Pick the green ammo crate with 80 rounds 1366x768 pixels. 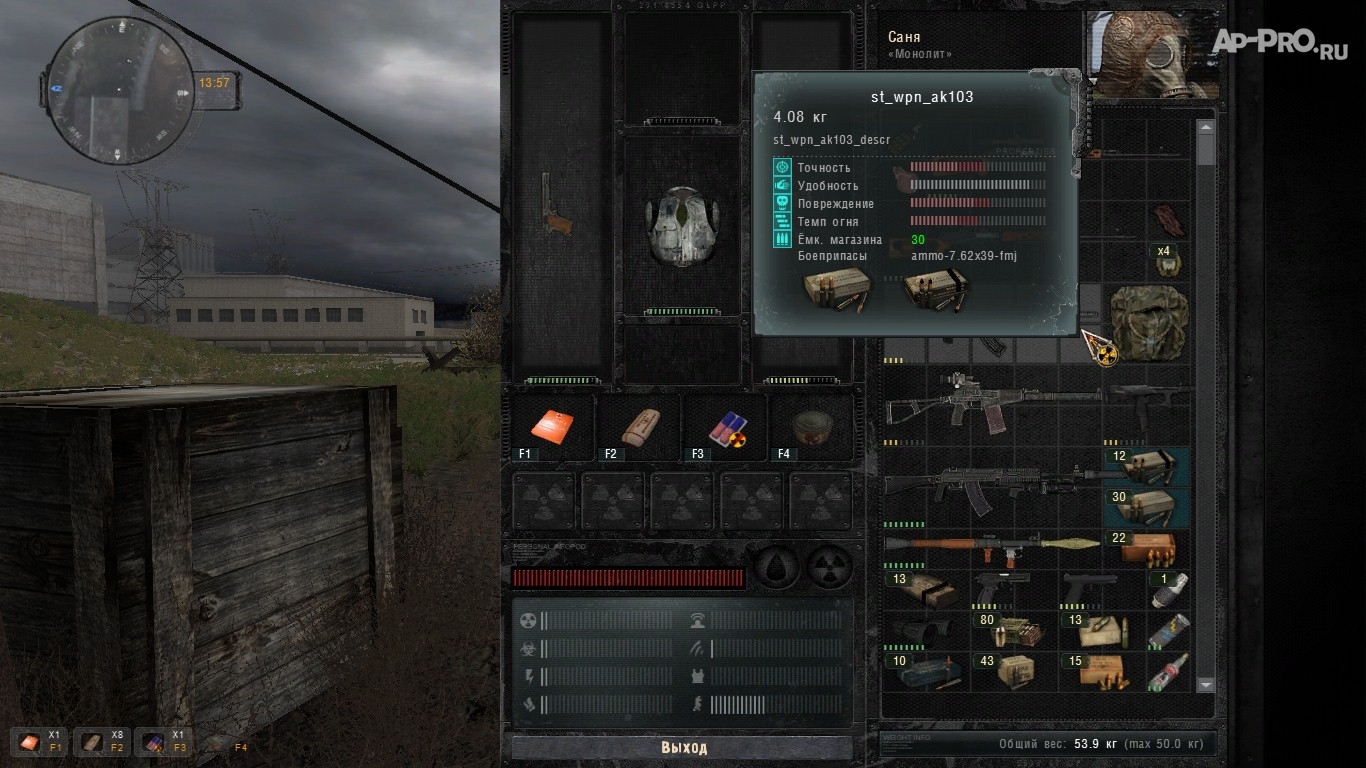pyautogui.click(x=1011, y=631)
